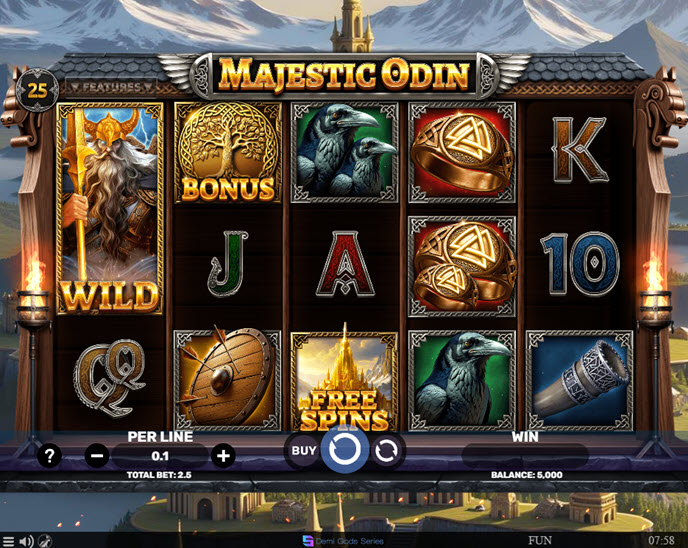Open the BUY feature menu

click(x=304, y=451)
